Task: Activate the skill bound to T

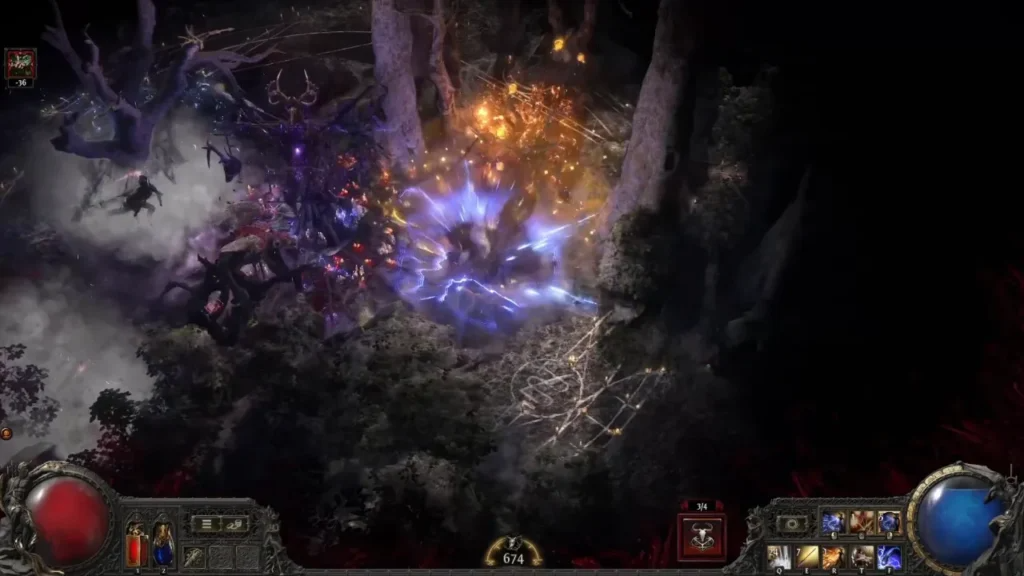Action: click(x=861, y=556)
